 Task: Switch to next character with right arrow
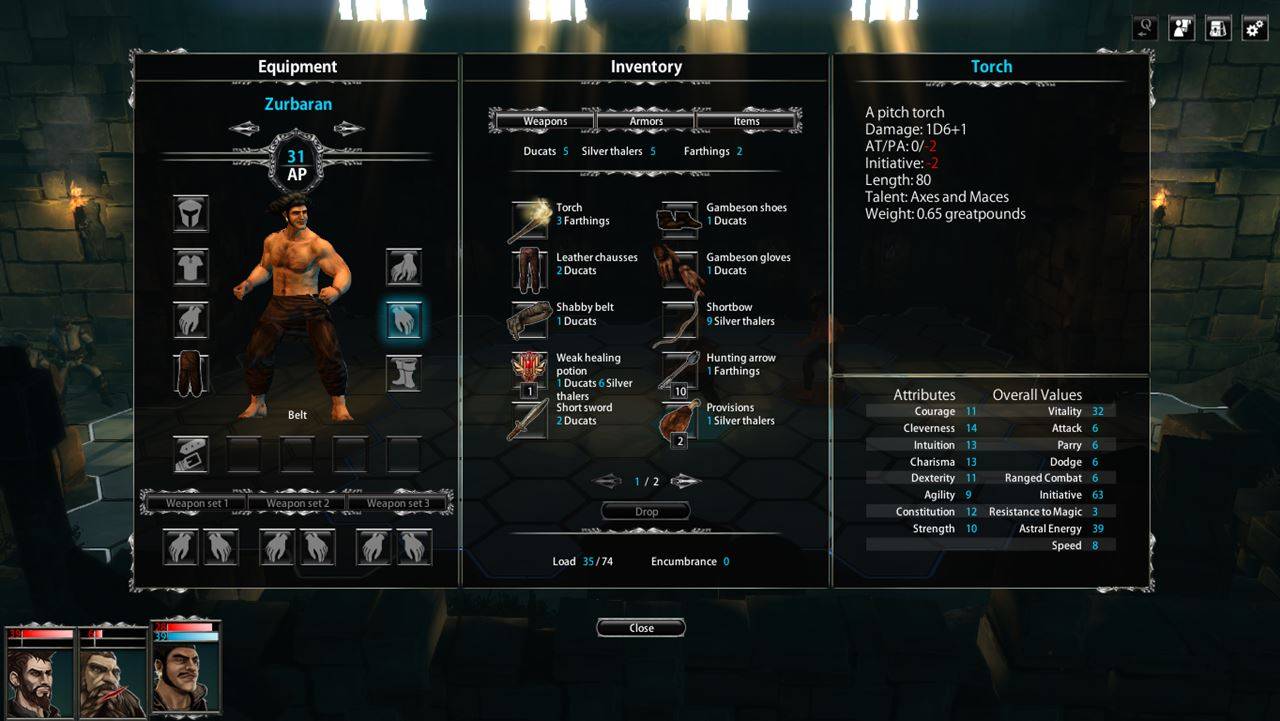click(x=349, y=128)
